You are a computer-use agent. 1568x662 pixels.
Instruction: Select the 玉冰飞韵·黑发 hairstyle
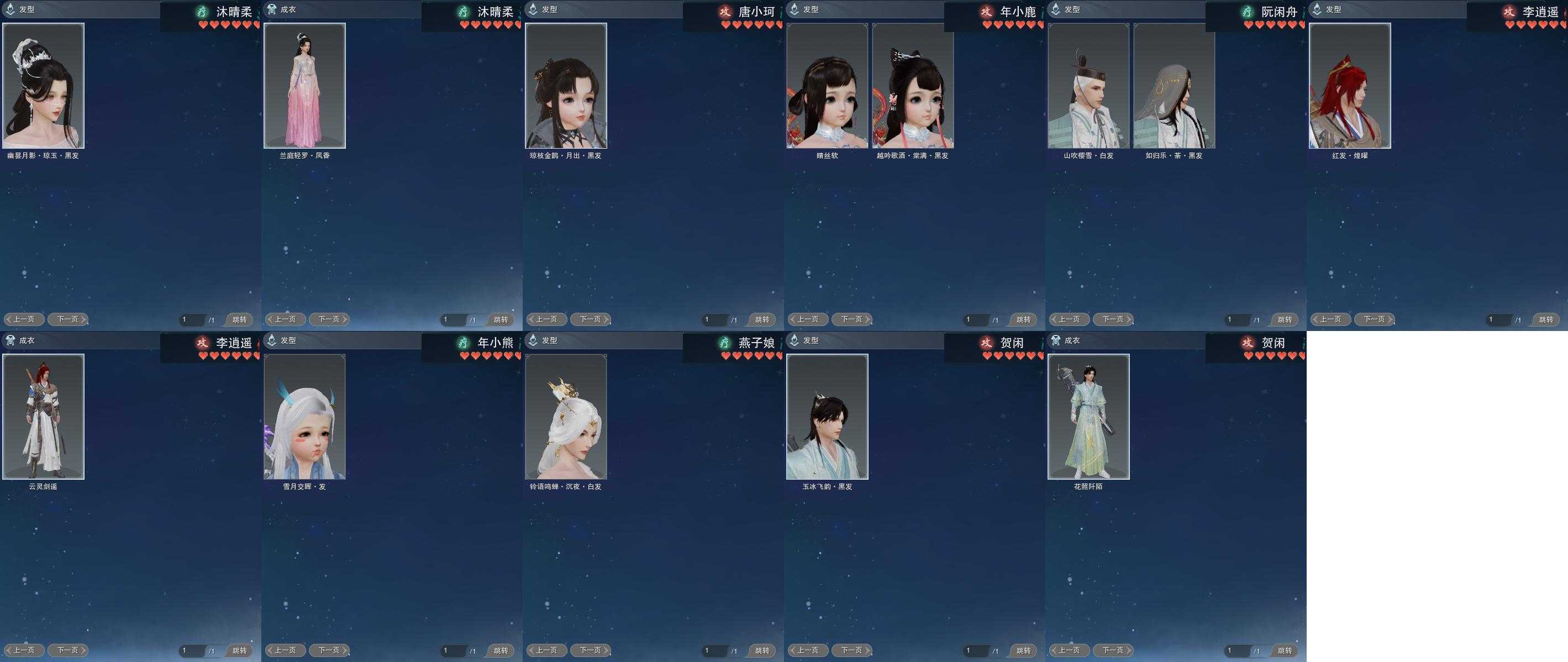[x=827, y=417]
